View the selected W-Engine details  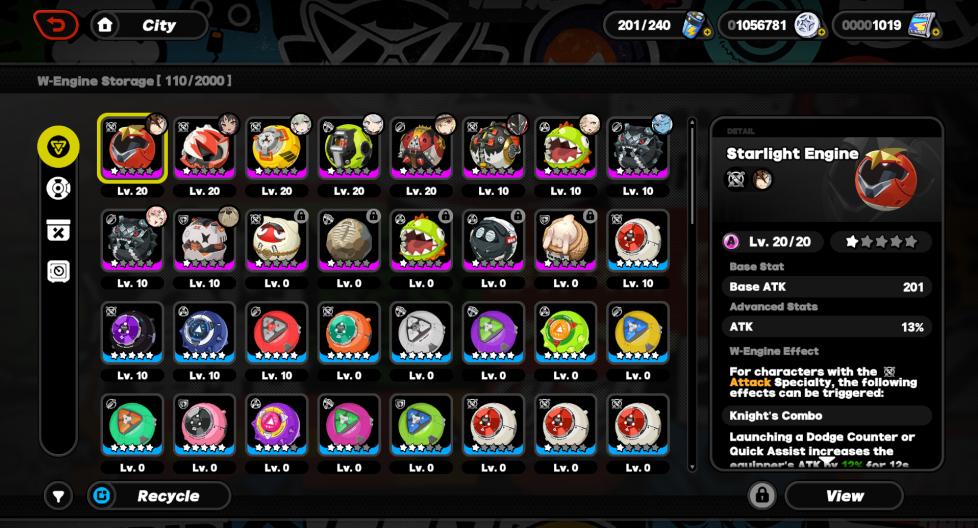coord(844,496)
